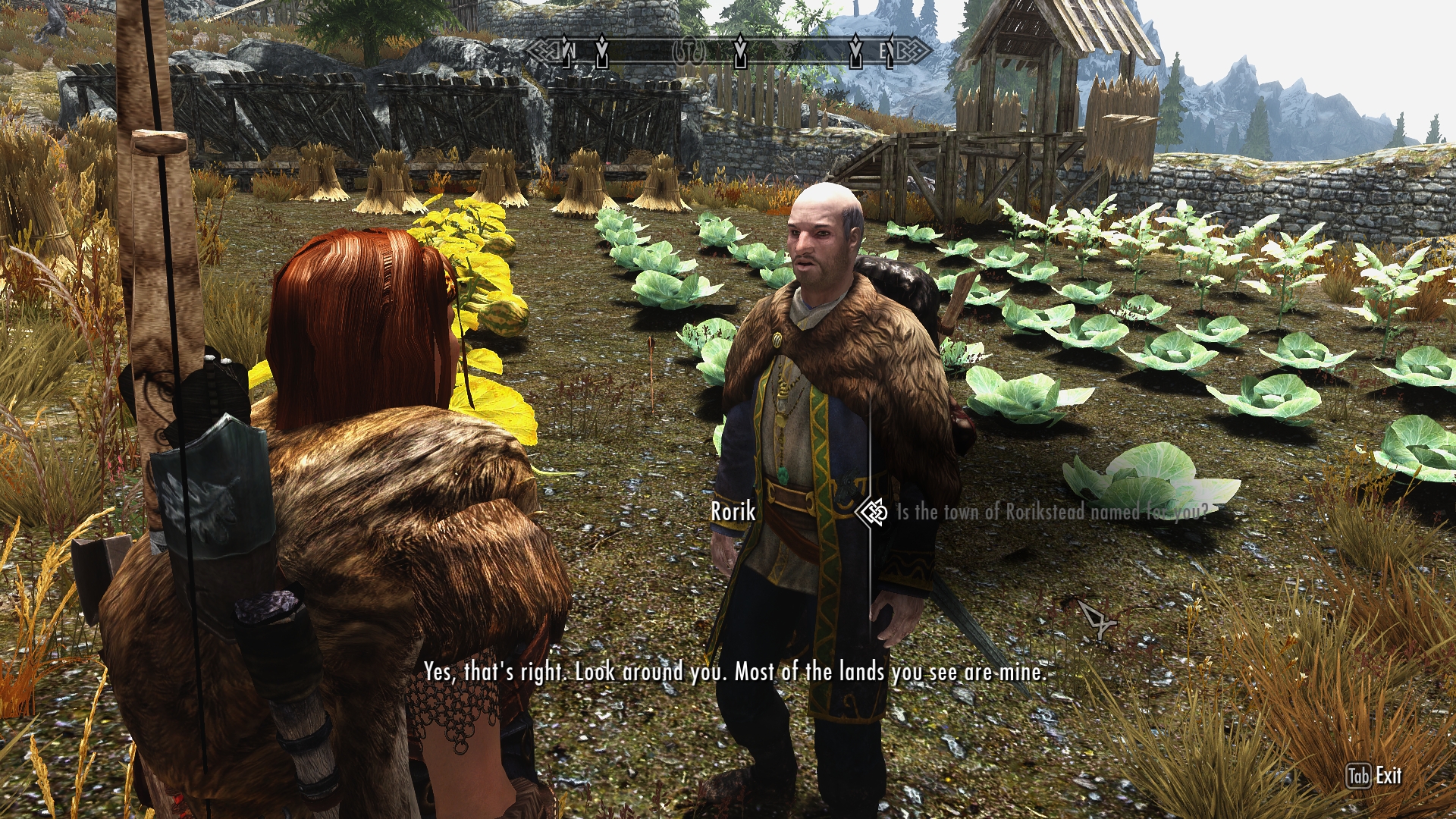Ask if Rorikstead is named for you
The width and height of the screenshot is (1456, 819).
(1052, 513)
